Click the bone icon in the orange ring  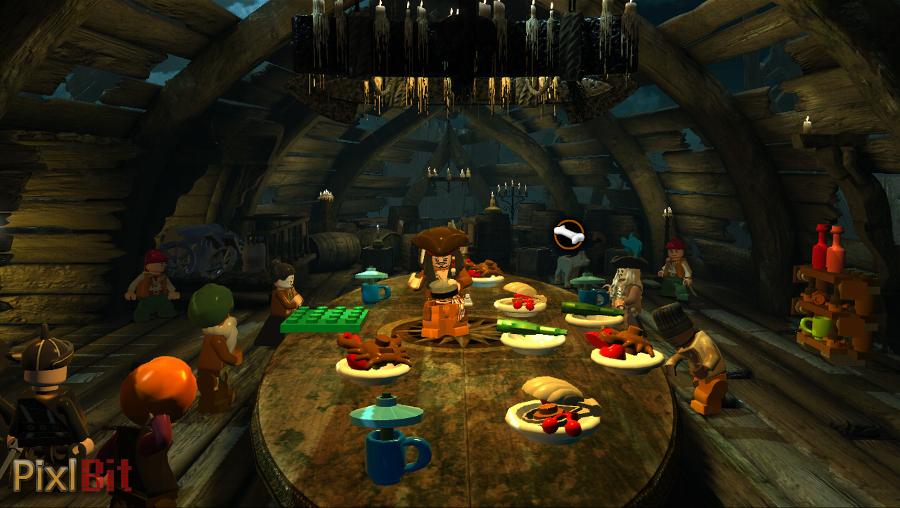pyautogui.click(x=568, y=236)
